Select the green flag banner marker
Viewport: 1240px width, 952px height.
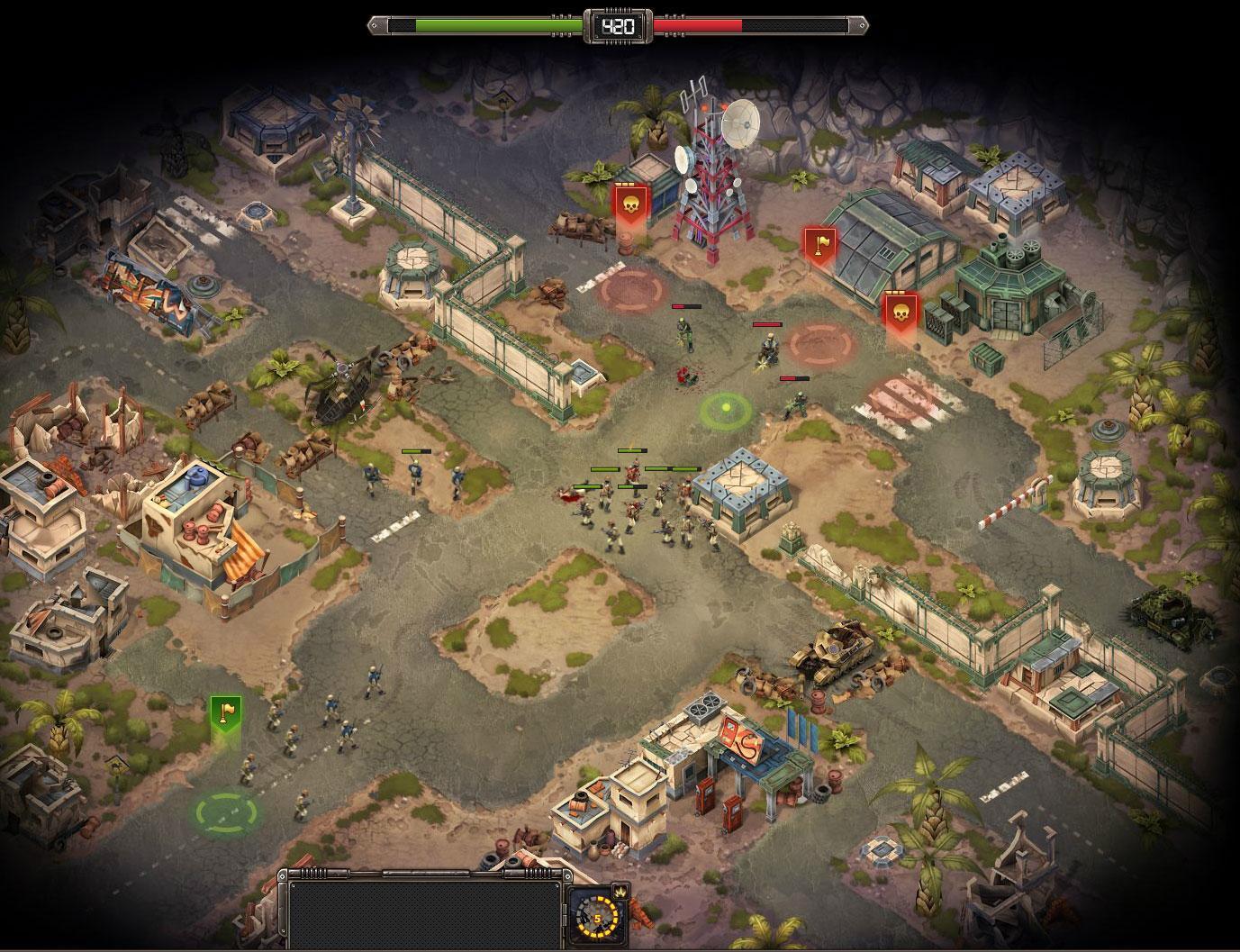point(225,713)
